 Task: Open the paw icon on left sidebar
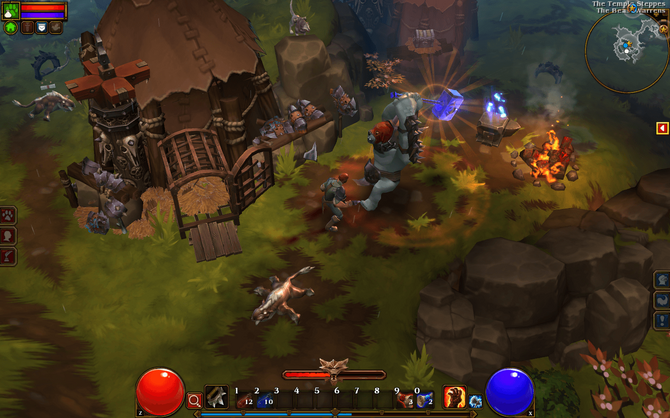point(8,215)
